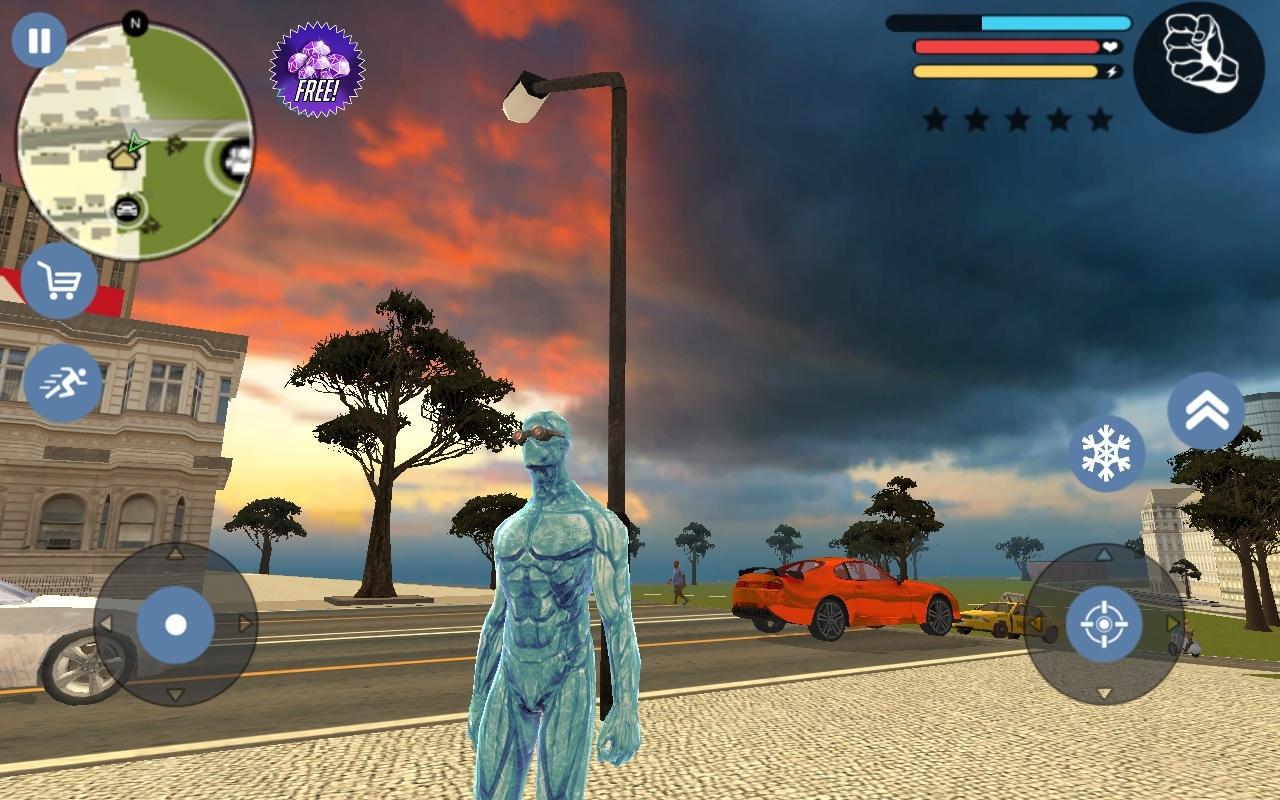
Task: Tap the fist weapon selector
Action: click(1199, 68)
